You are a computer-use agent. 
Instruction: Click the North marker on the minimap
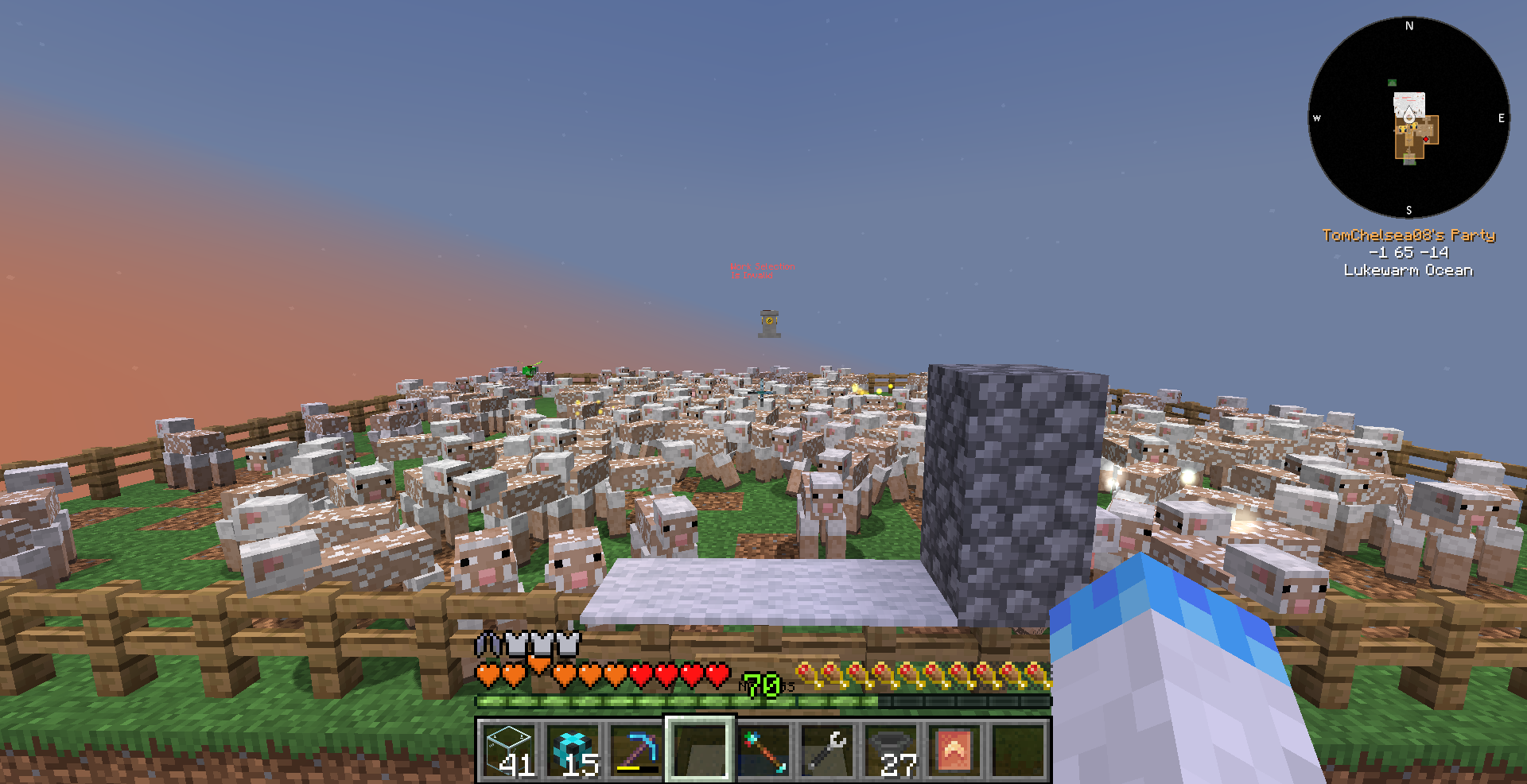click(1409, 26)
